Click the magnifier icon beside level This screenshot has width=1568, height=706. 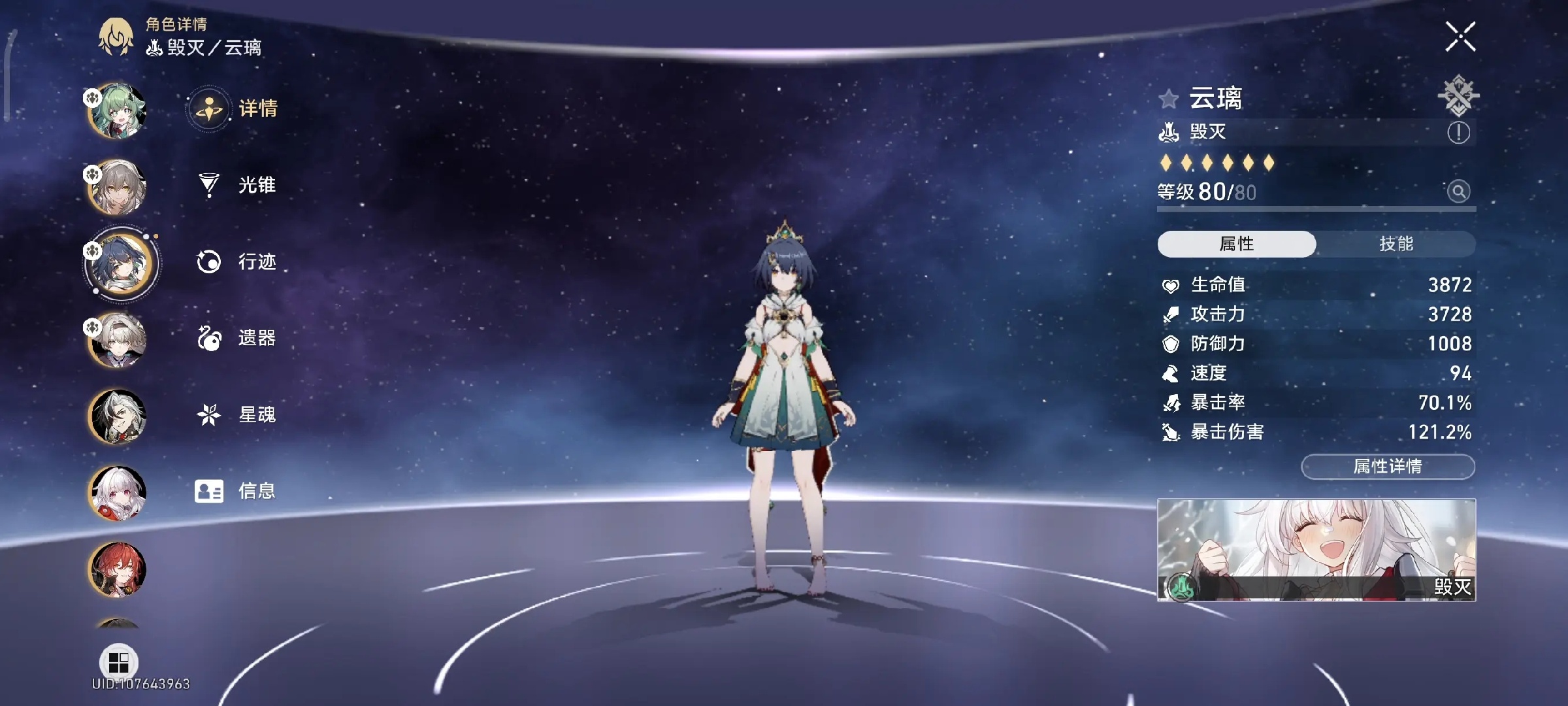click(1458, 192)
